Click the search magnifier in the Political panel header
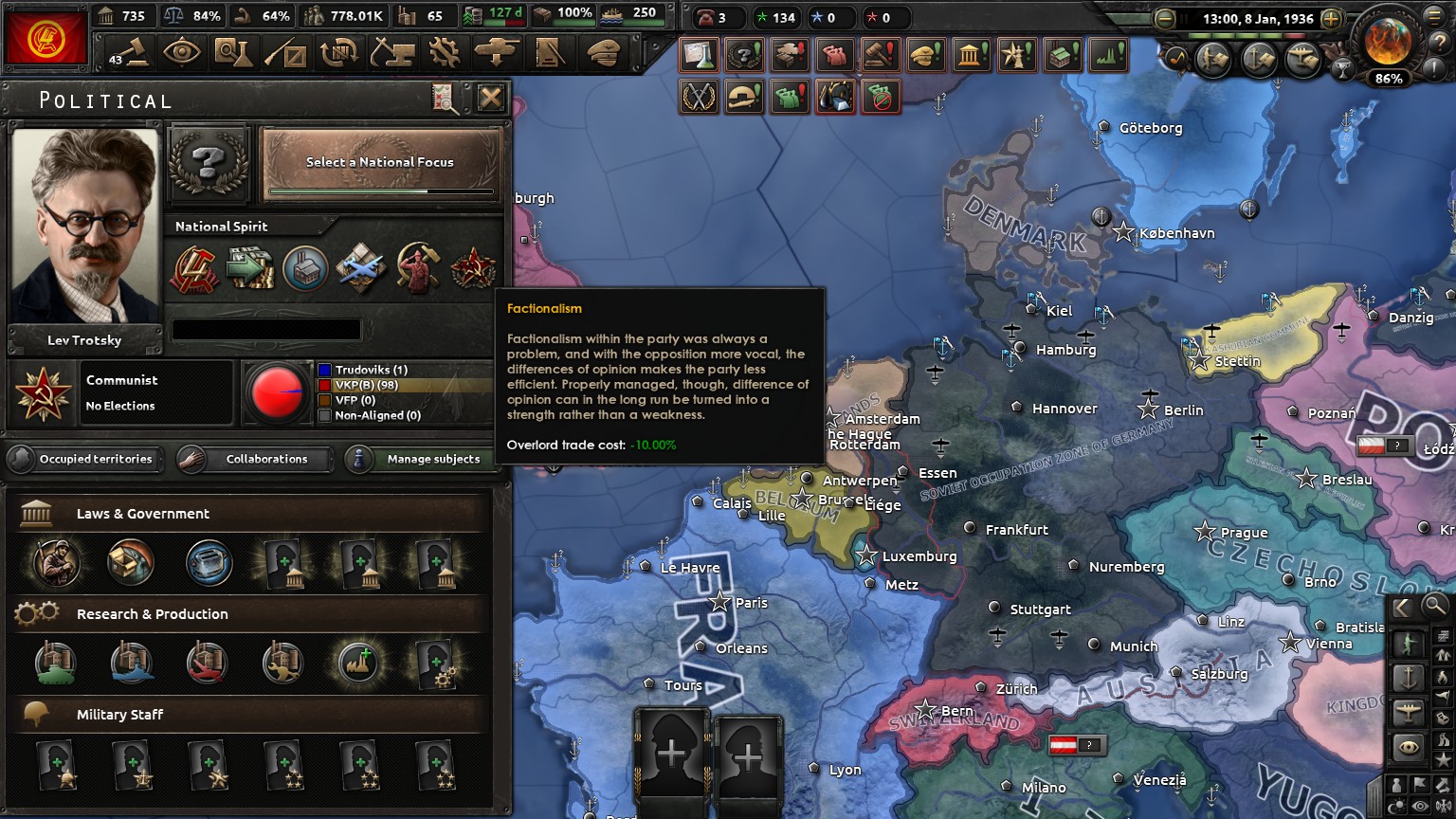 pos(444,99)
